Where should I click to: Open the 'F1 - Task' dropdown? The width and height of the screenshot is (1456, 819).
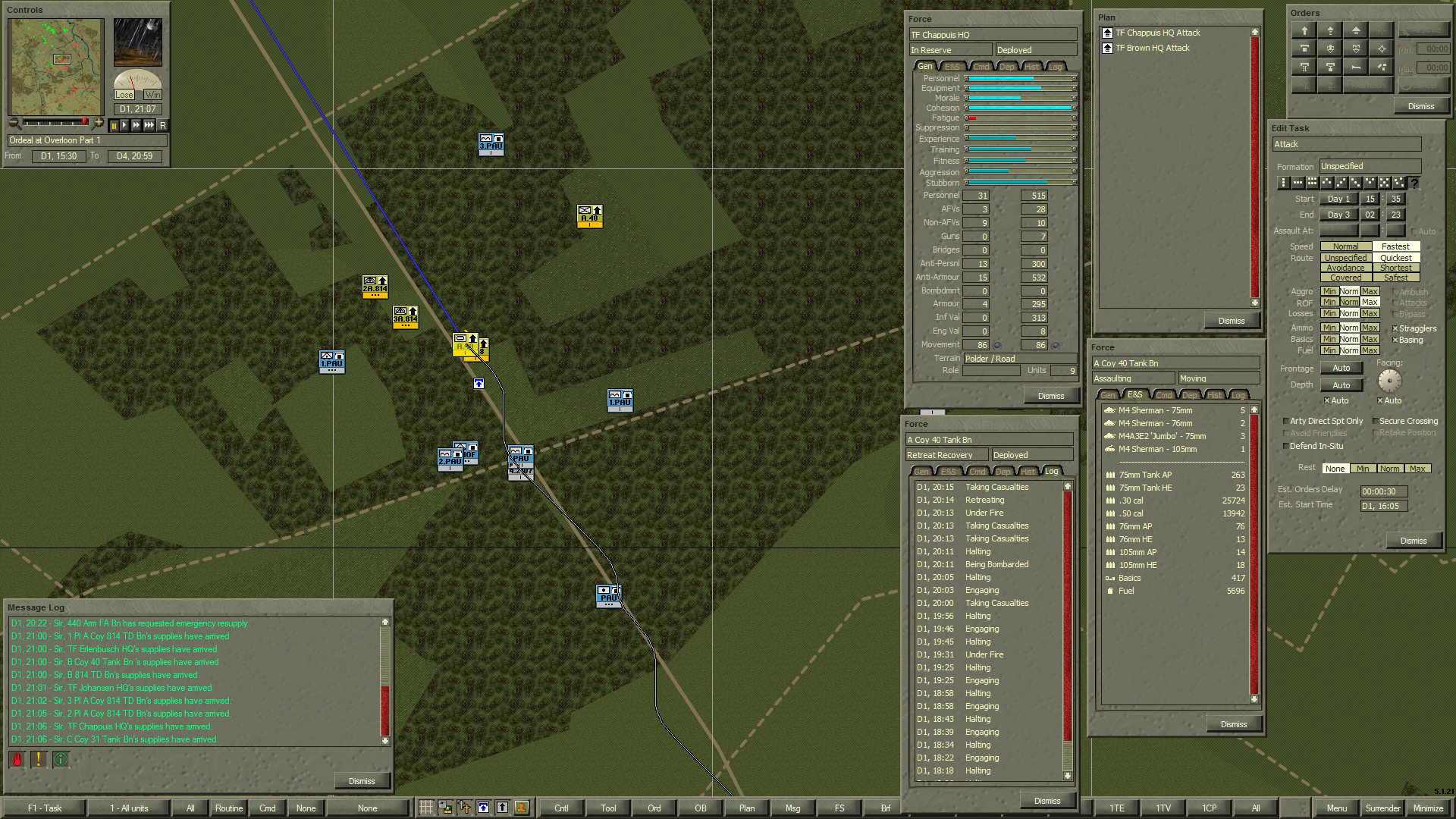[45, 808]
